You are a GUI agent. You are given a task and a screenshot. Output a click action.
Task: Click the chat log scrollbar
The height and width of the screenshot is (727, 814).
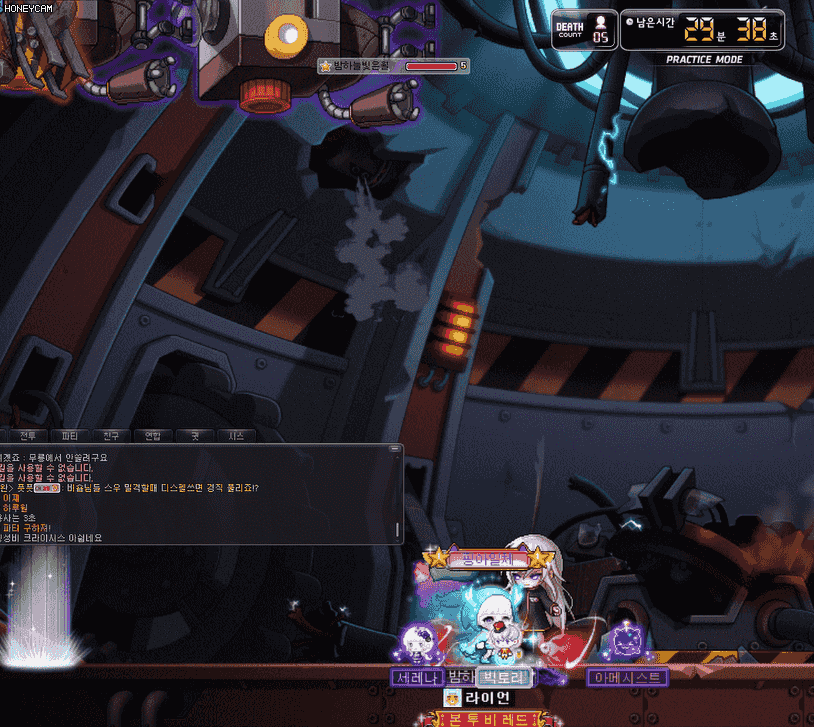[x=397, y=495]
